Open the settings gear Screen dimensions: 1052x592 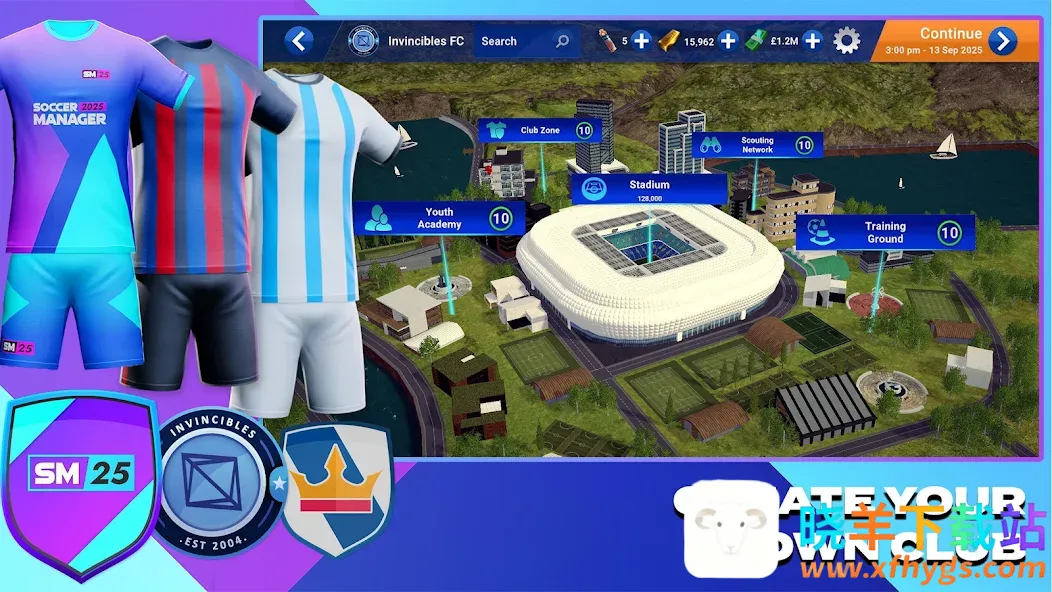point(847,41)
